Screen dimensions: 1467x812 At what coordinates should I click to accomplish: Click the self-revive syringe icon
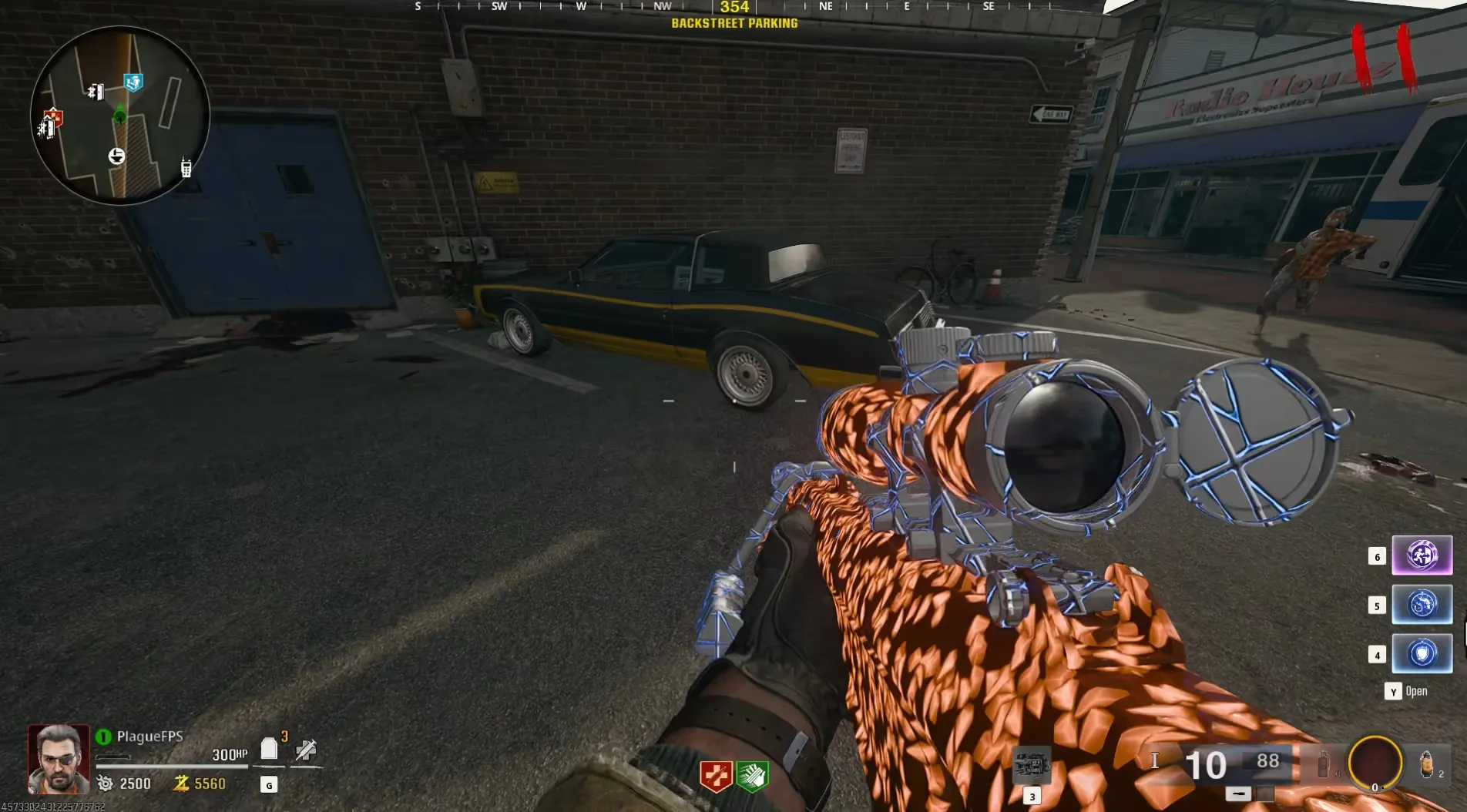point(306,750)
